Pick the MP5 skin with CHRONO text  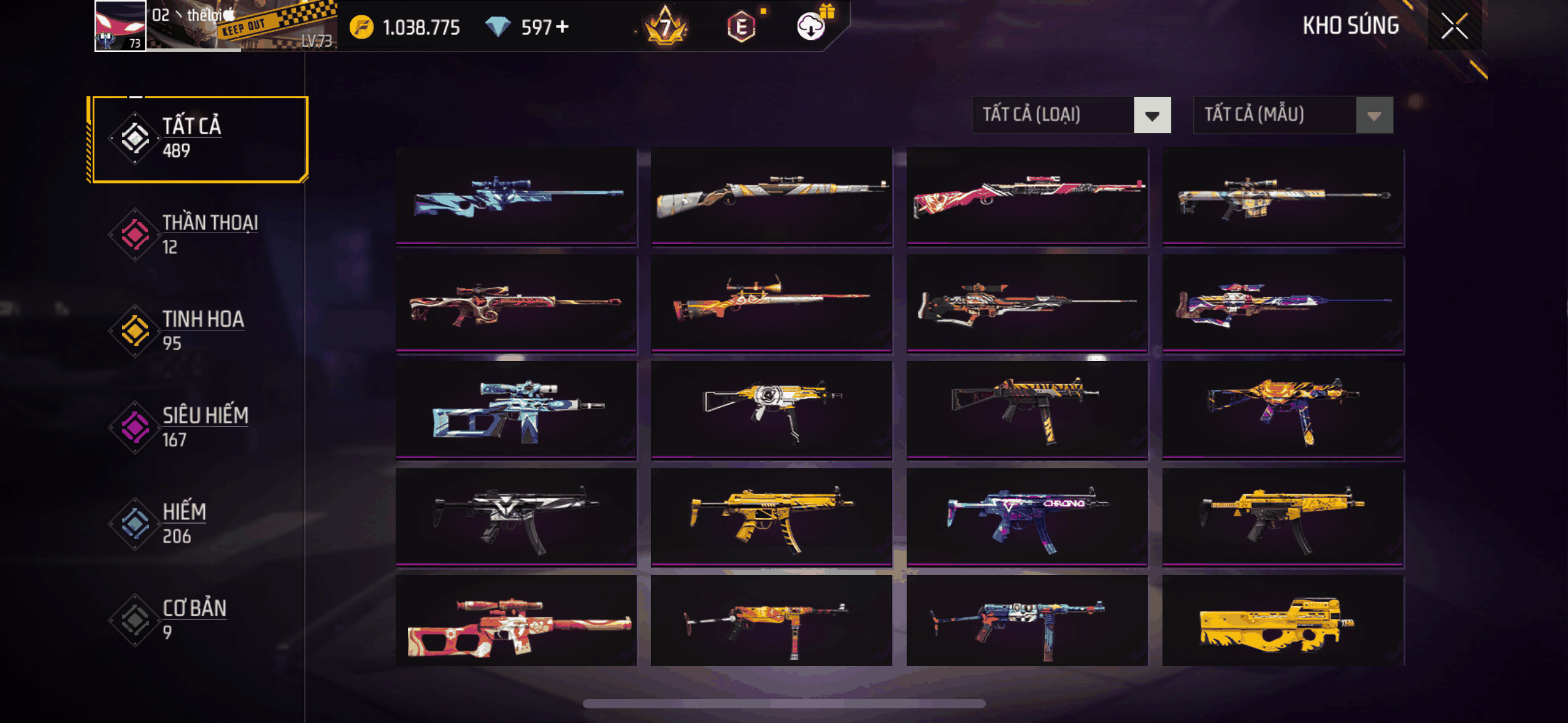tap(1027, 517)
